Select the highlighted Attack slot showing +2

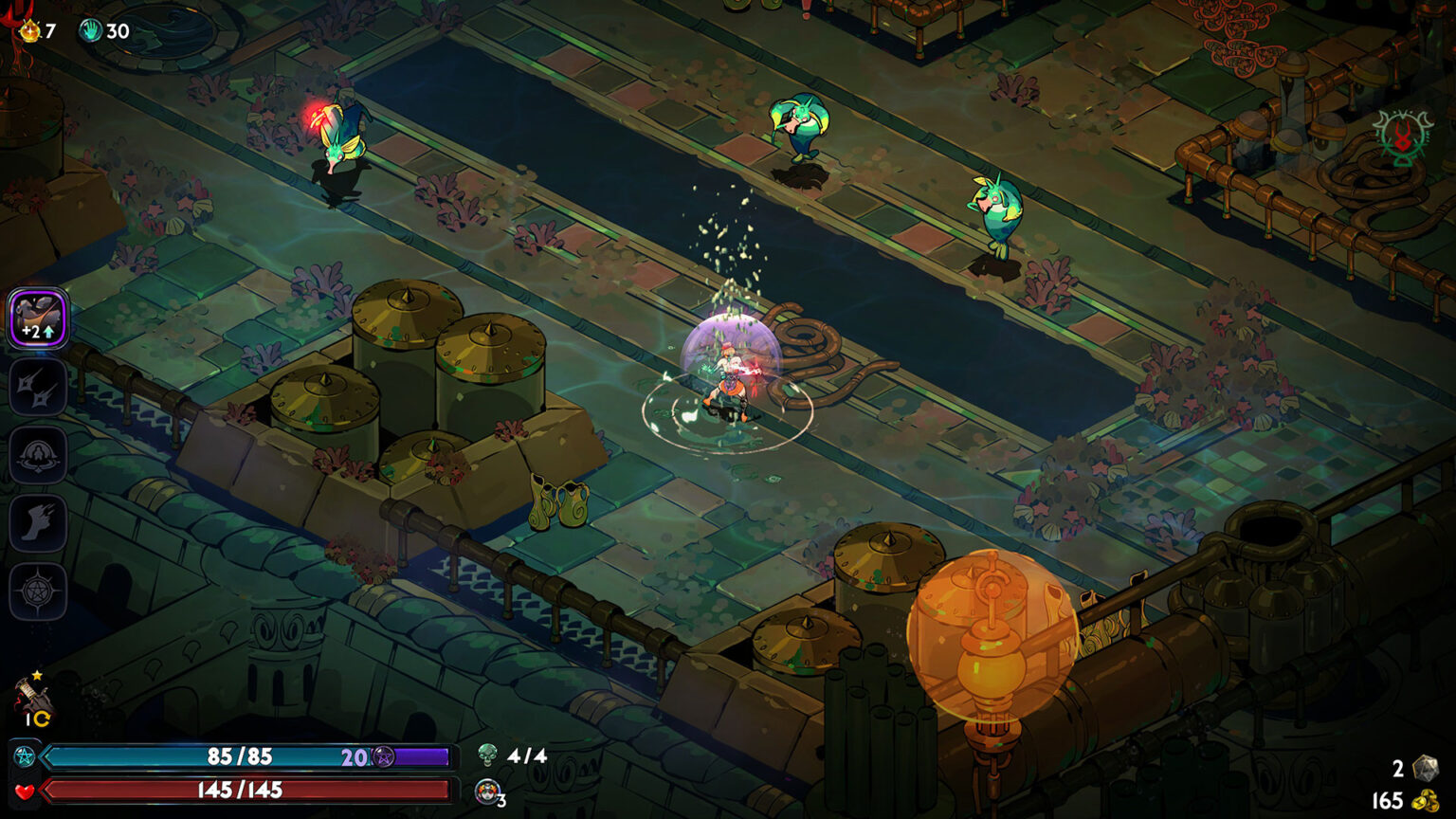[38, 320]
